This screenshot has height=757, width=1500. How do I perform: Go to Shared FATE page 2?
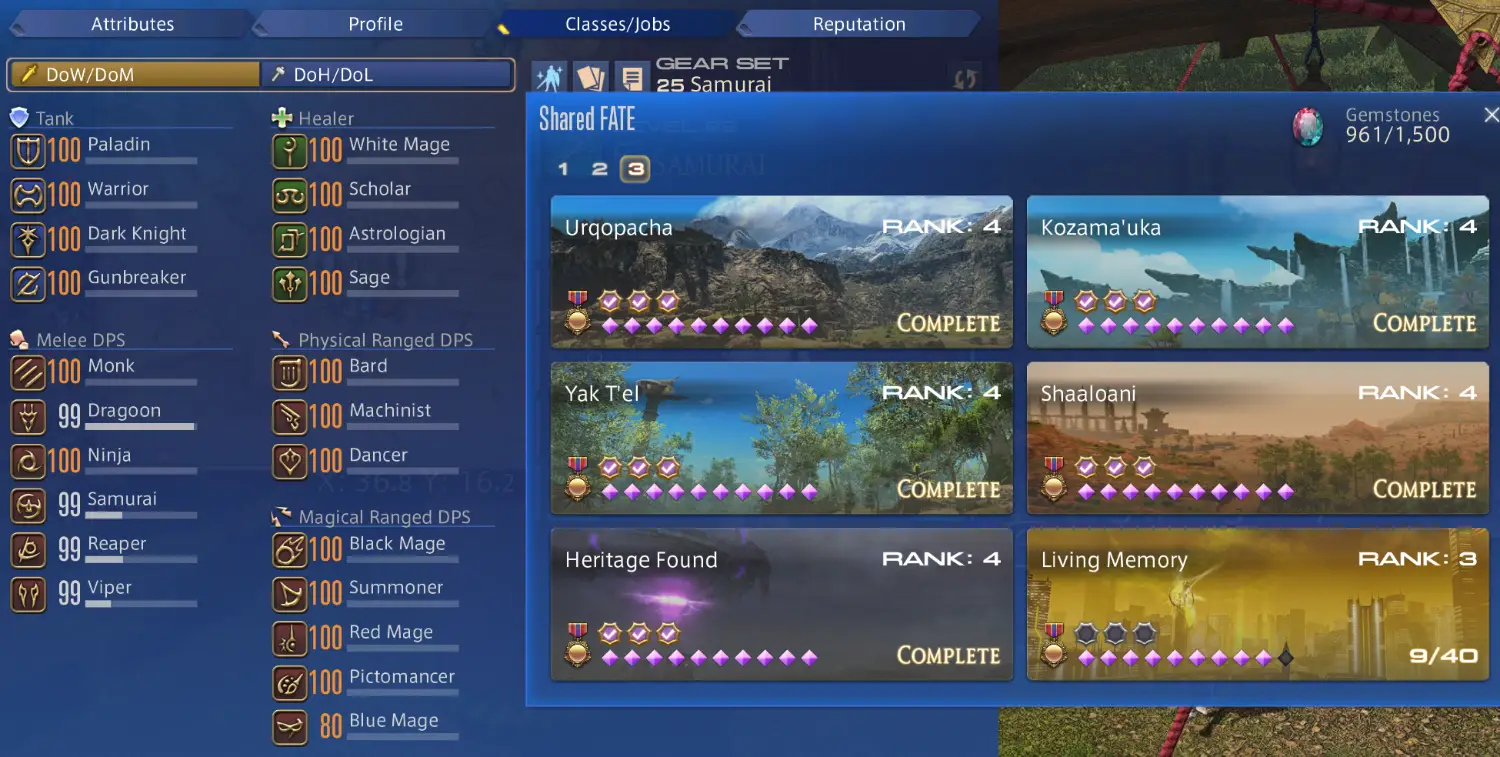tap(599, 169)
